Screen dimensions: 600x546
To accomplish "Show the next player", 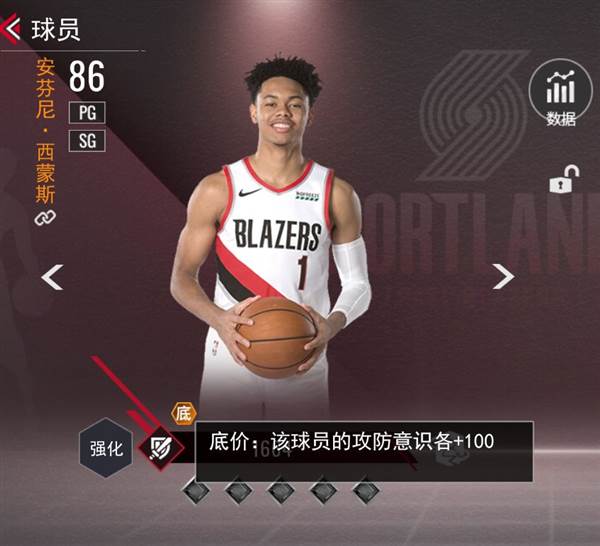I will pos(503,277).
